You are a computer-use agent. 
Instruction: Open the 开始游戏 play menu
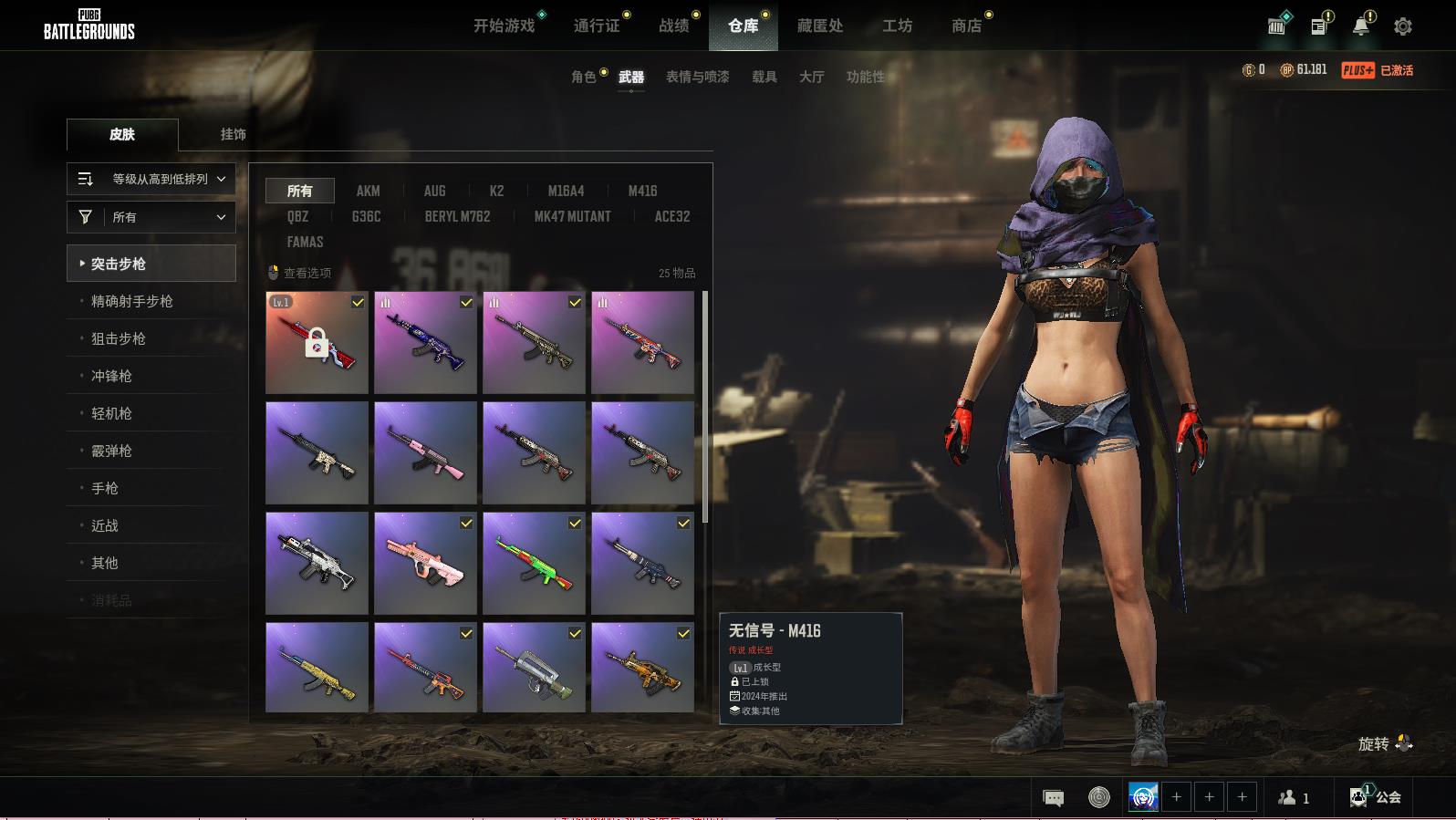point(504,26)
